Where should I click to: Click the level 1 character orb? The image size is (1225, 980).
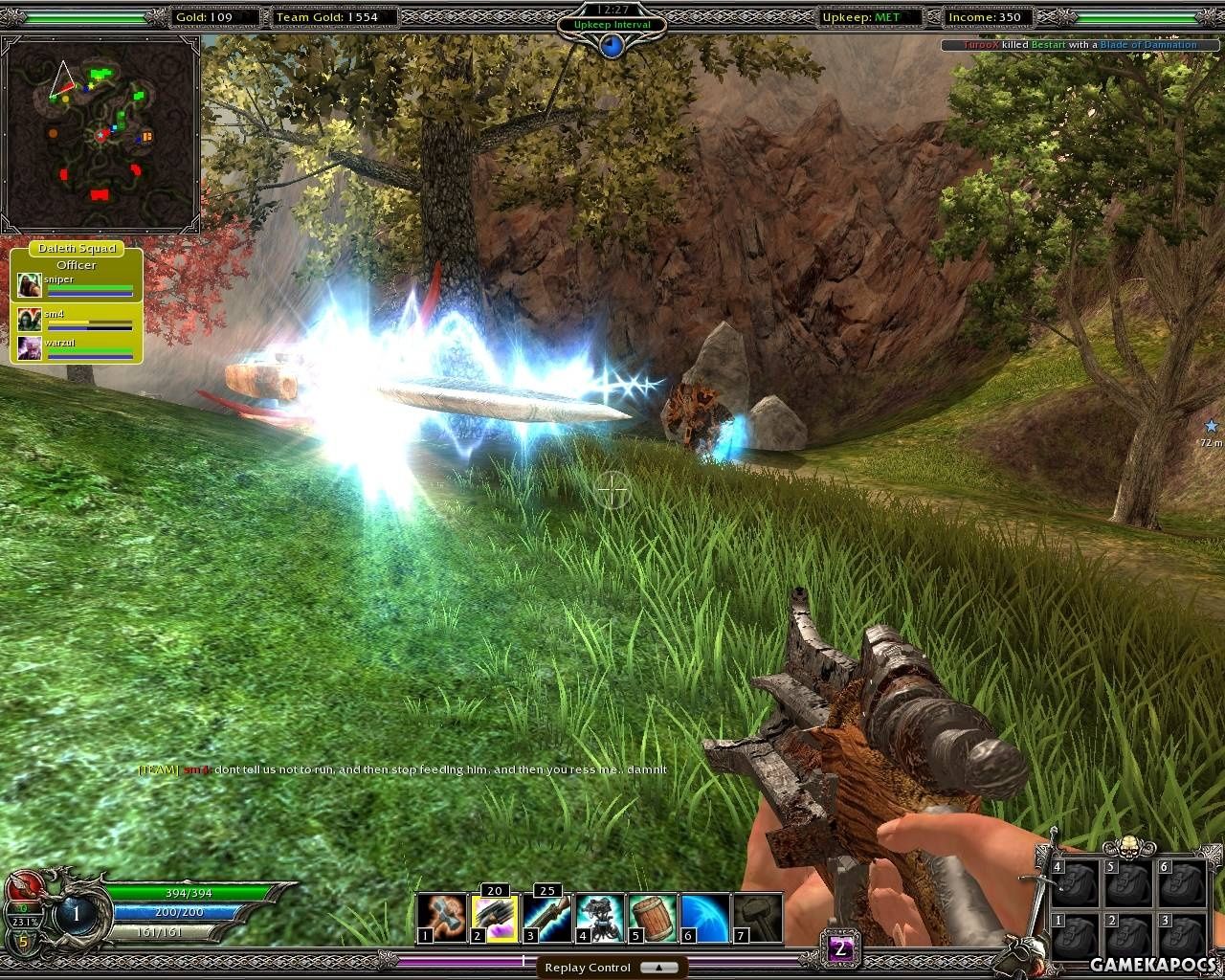(76, 914)
